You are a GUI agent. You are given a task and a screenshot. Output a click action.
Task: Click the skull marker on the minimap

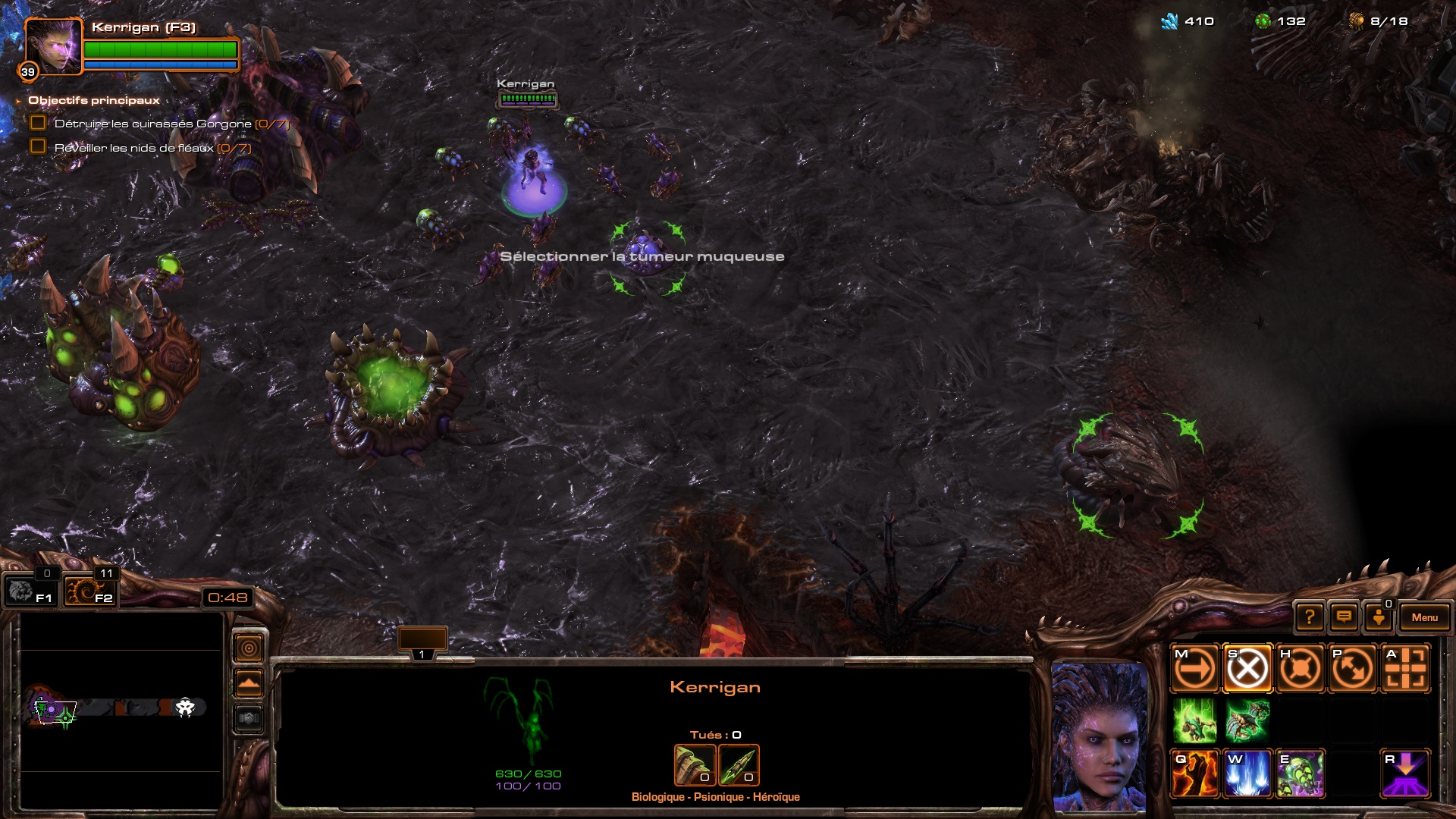(x=185, y=708)
